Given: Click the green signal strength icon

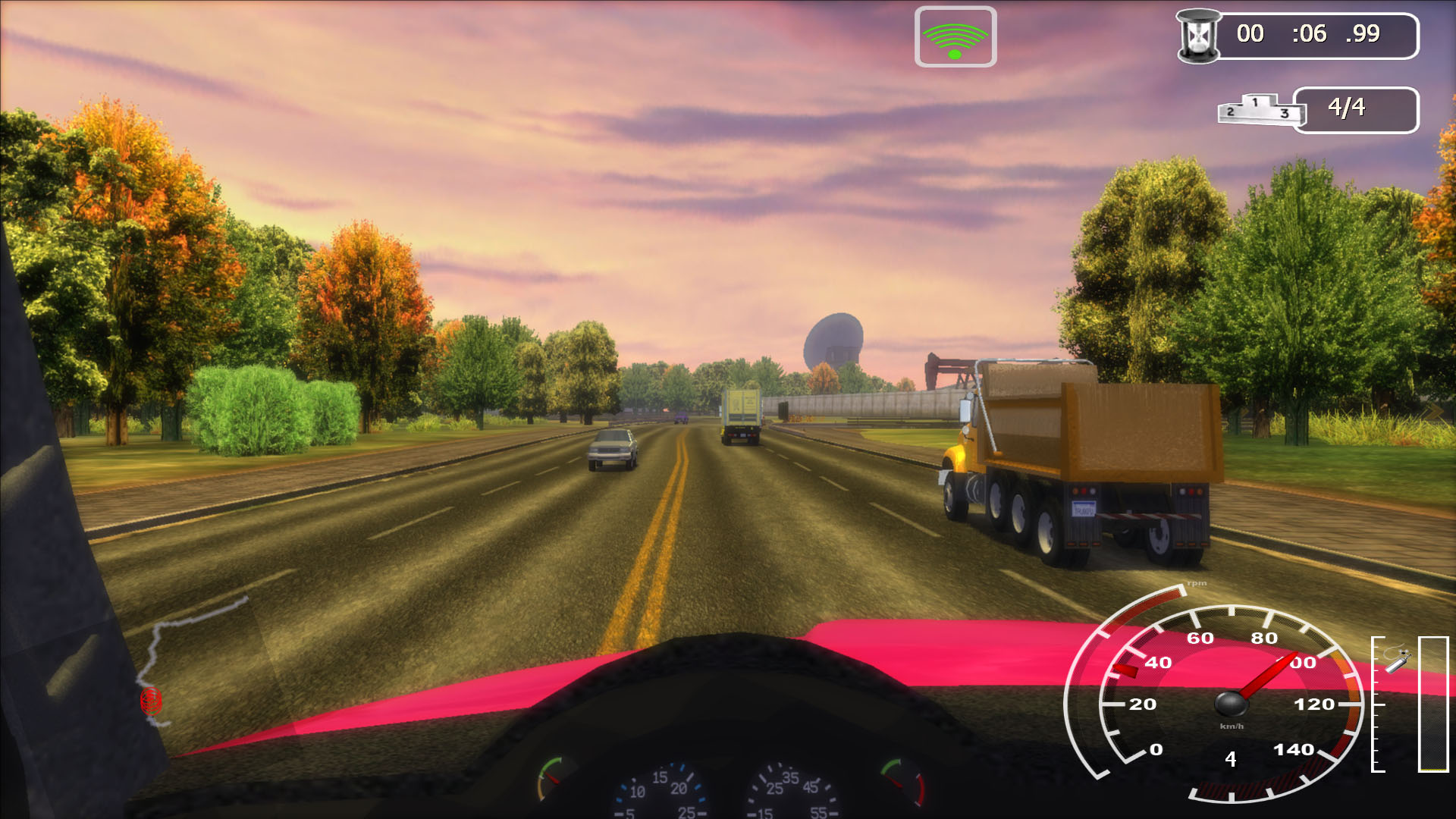Looking at the screenshot, I should pyautogui.click(x=955, y=36).
